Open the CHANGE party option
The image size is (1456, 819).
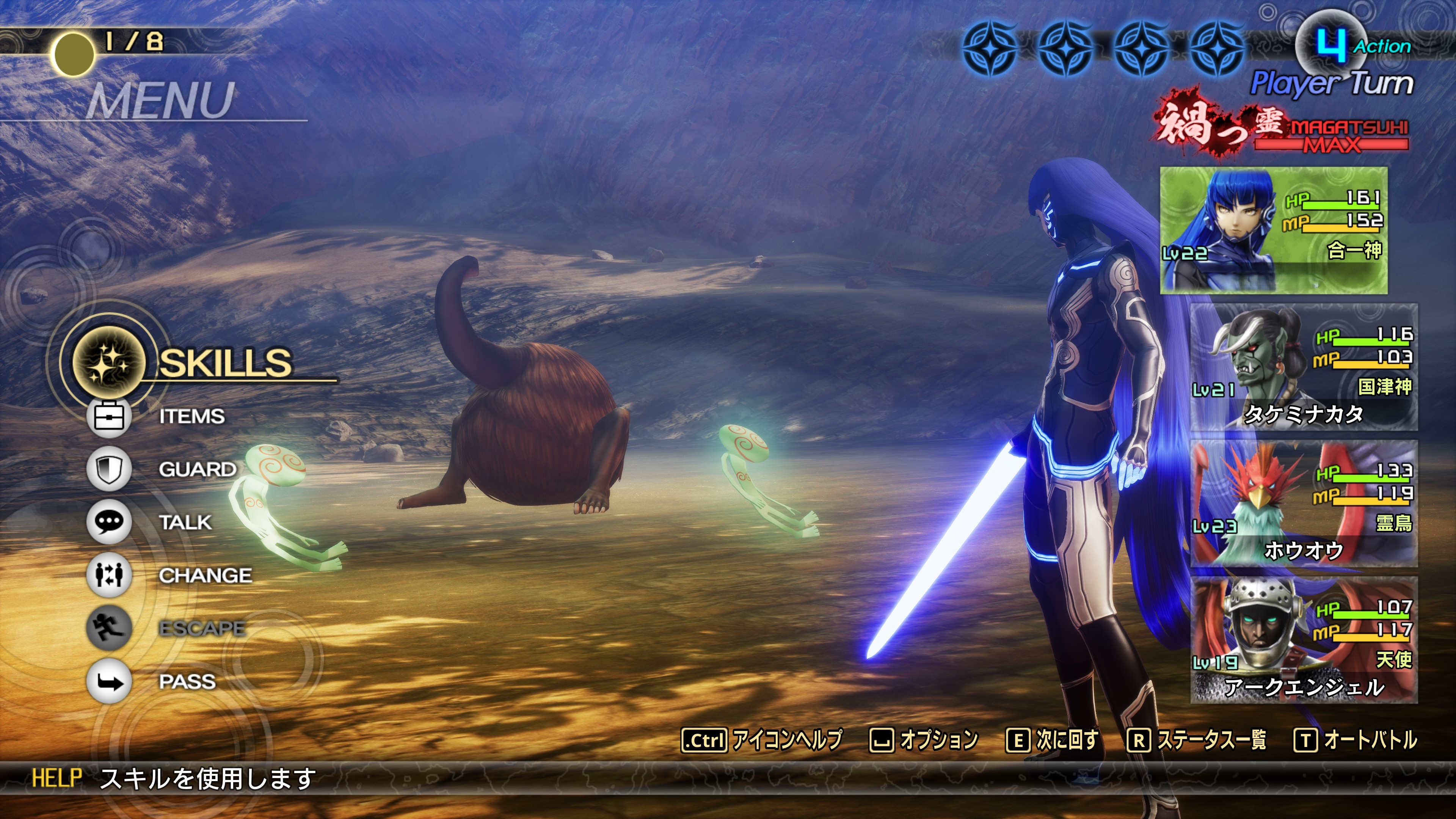click(x=205, y=576)
